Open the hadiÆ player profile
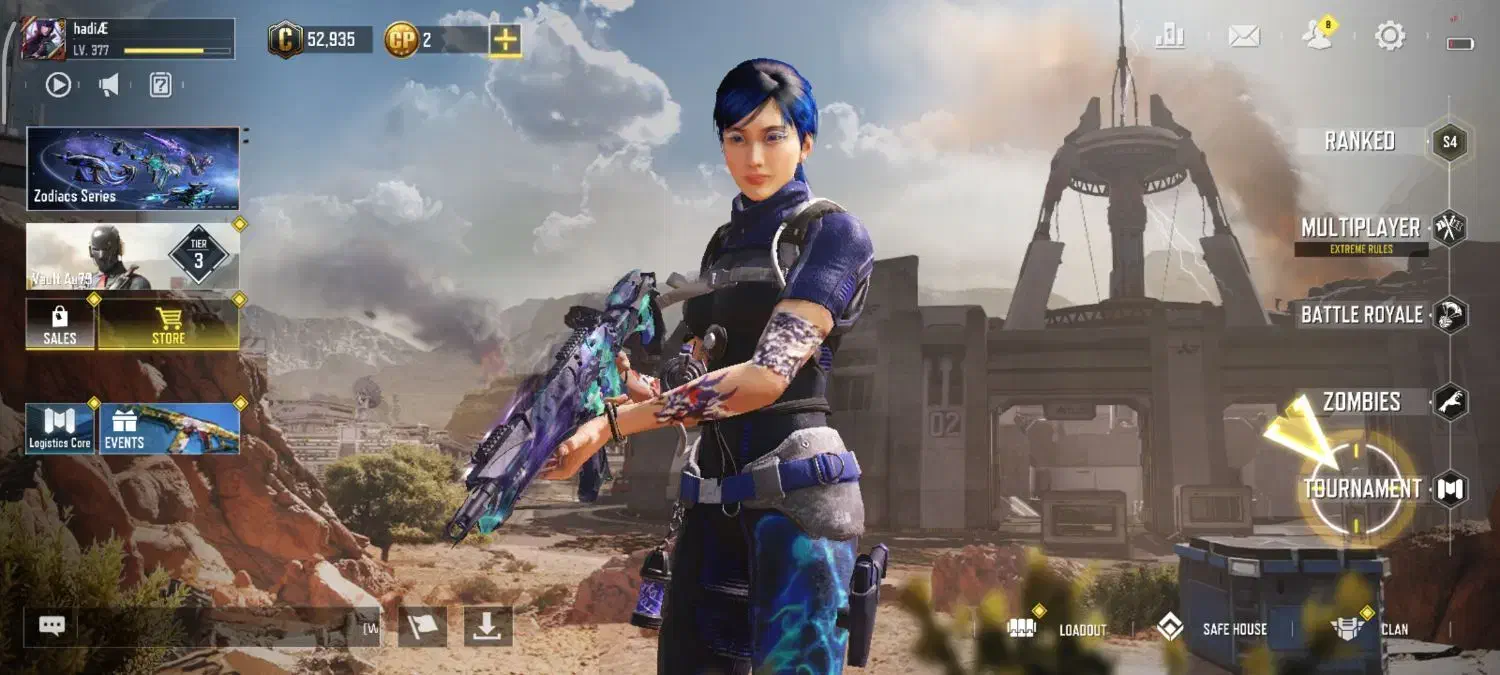 pos(44,39)
